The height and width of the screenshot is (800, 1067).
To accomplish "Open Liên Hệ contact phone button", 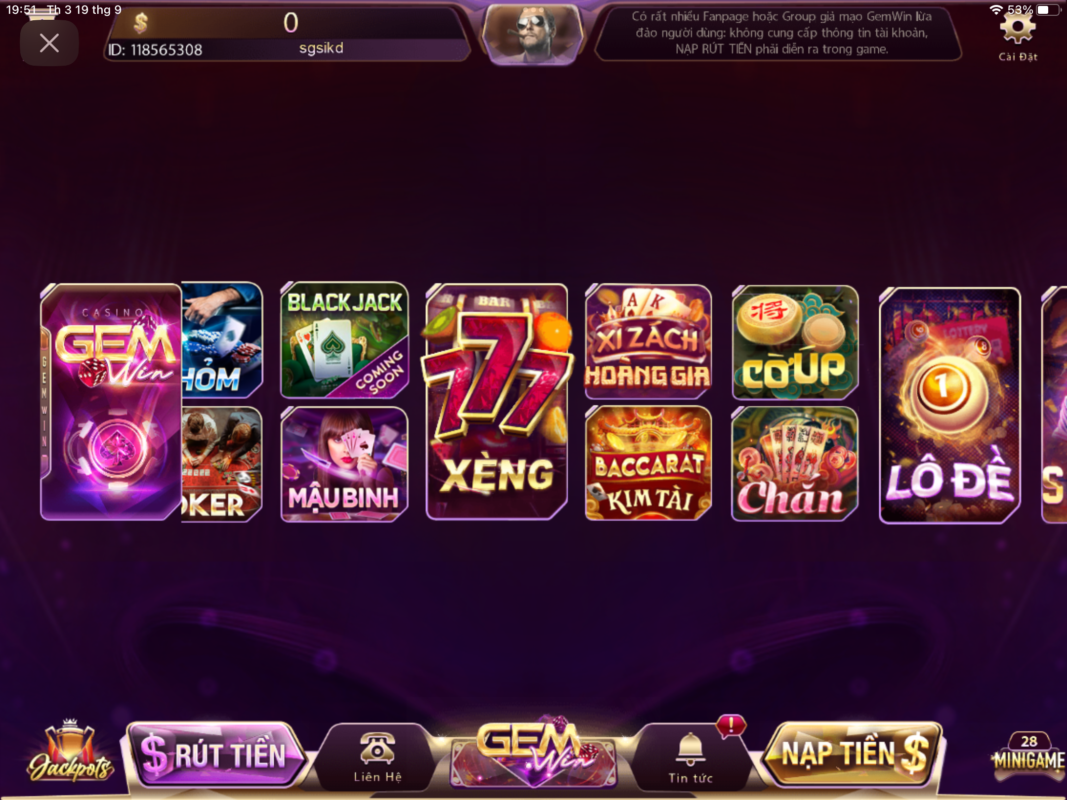I will pyautogui.click(x=377, y=757).
